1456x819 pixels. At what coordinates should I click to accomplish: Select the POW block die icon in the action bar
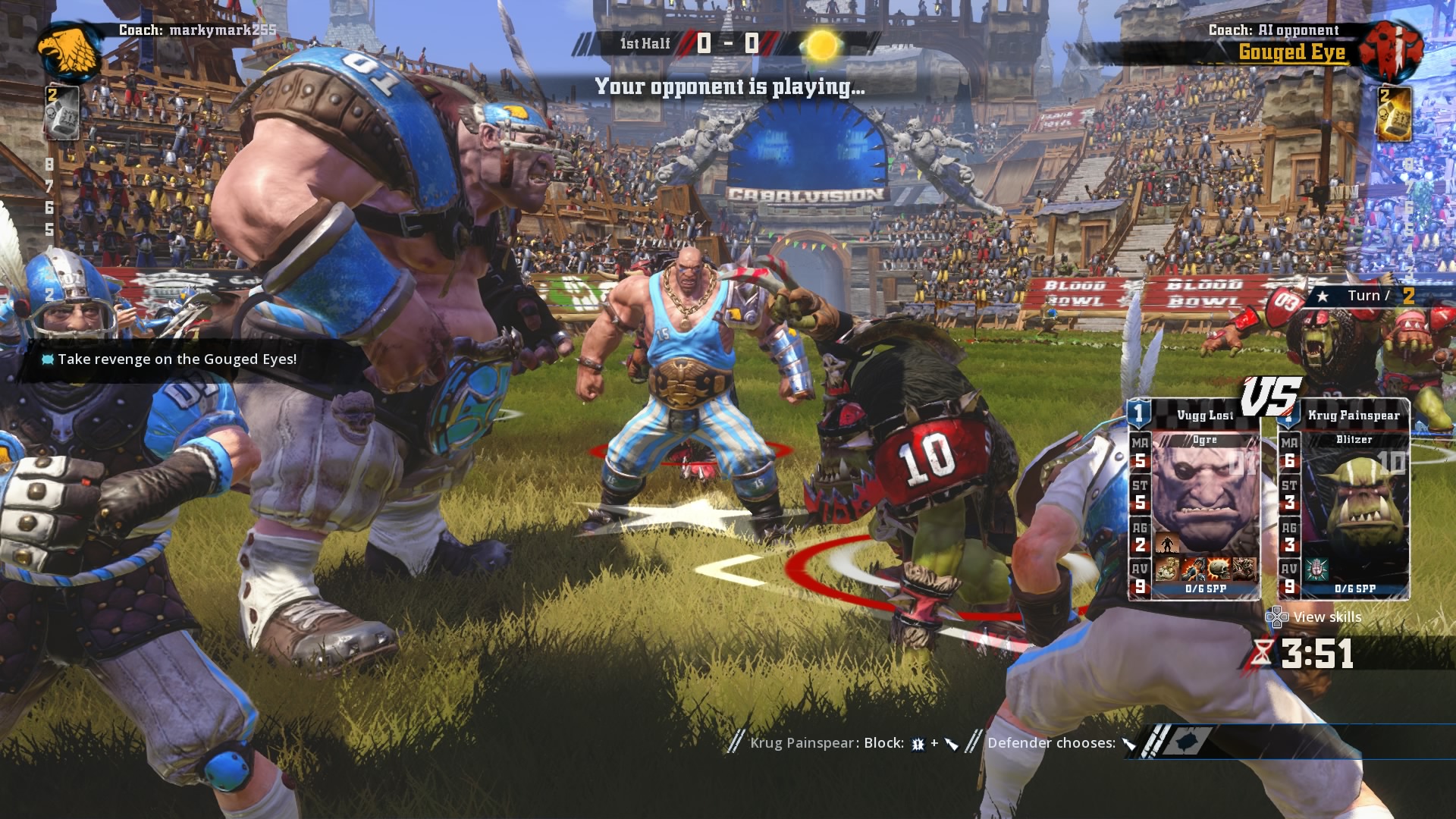(x=917, y=744)
